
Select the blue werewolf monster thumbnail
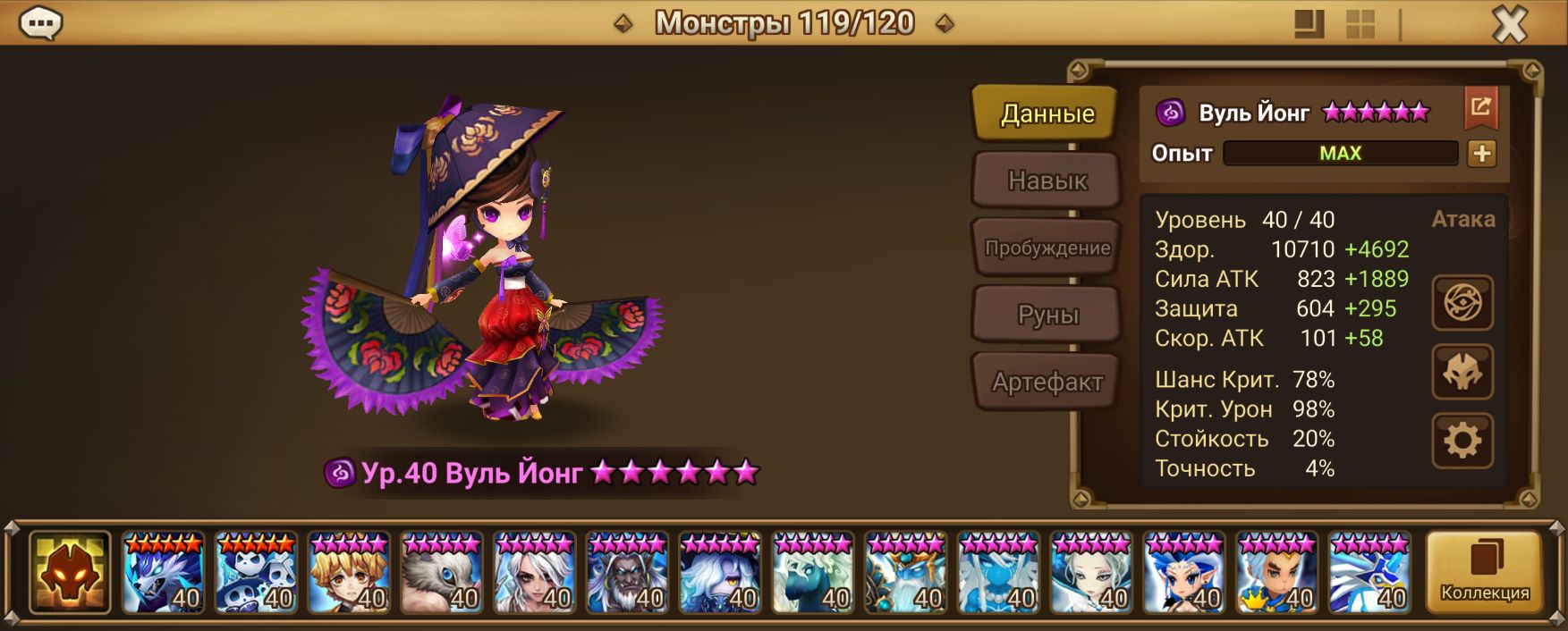pyautogui.click(x=163, y=573)
